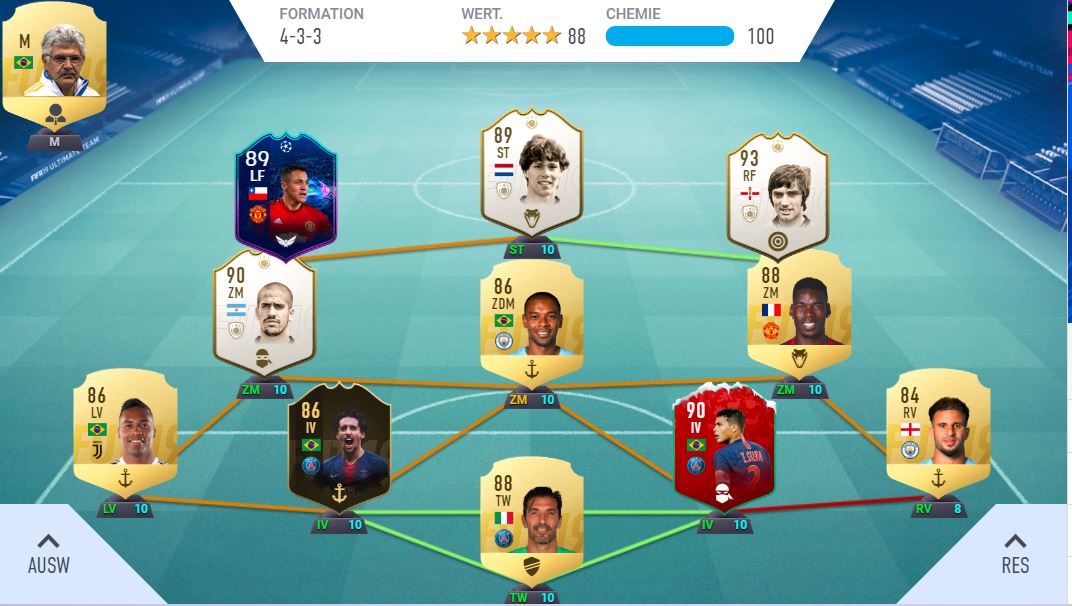This screenshot has width=1072, height=606.
Task: Pick the black 86 IV PSG card
Action: click(x=338, y=445)
